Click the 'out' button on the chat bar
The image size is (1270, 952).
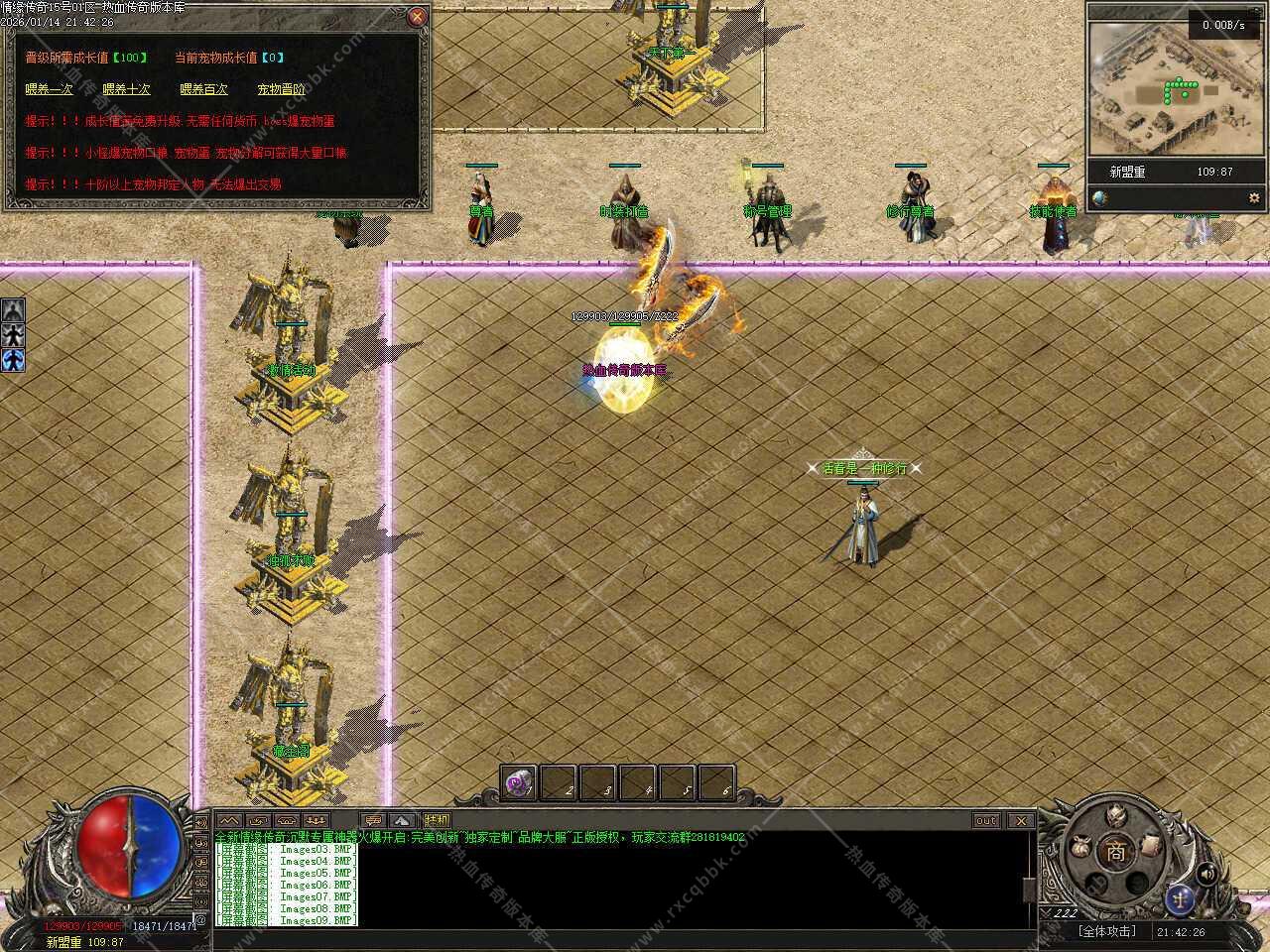[986, 820]
